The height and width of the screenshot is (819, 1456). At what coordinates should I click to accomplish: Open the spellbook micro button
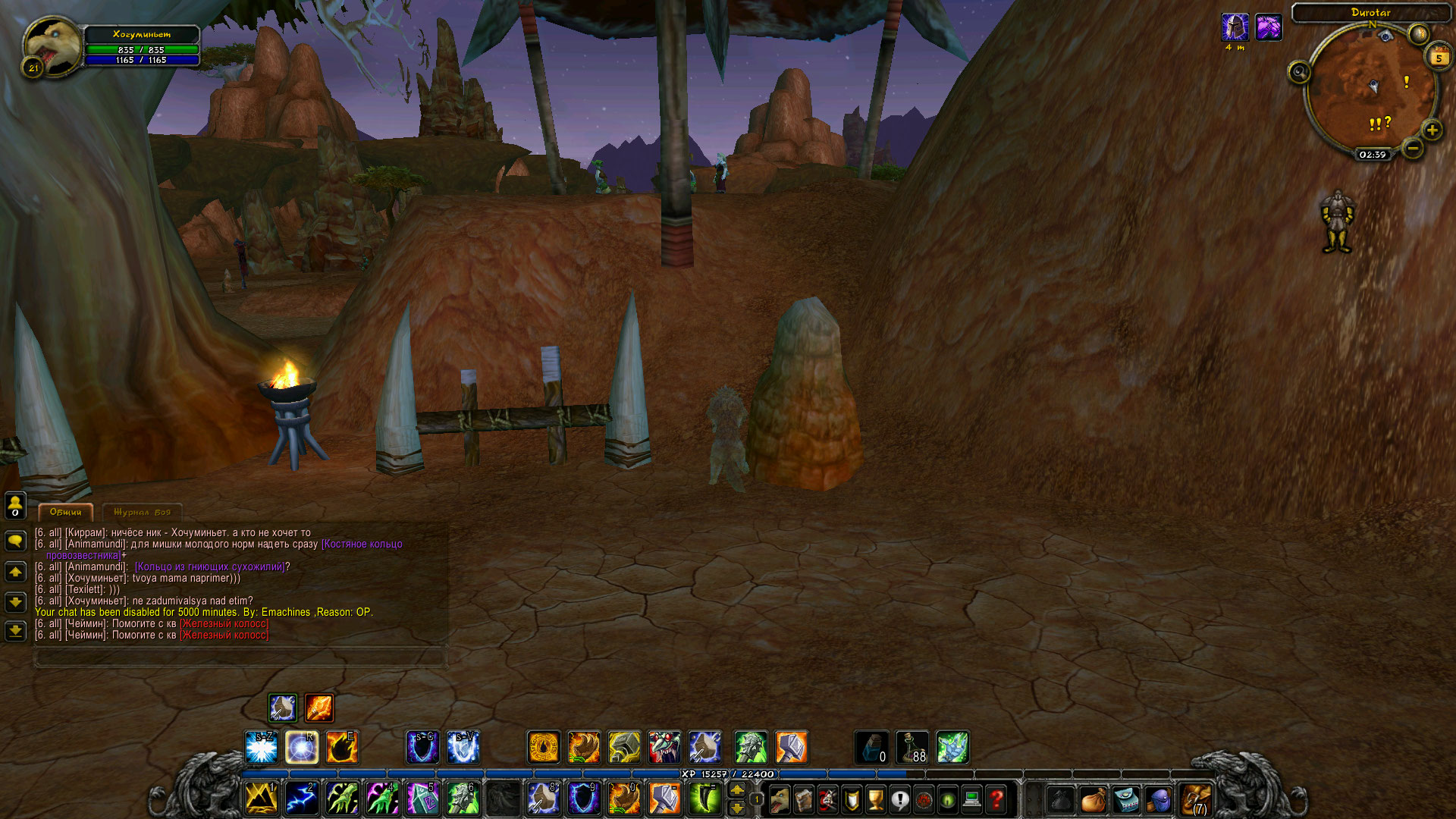point(804,799)
